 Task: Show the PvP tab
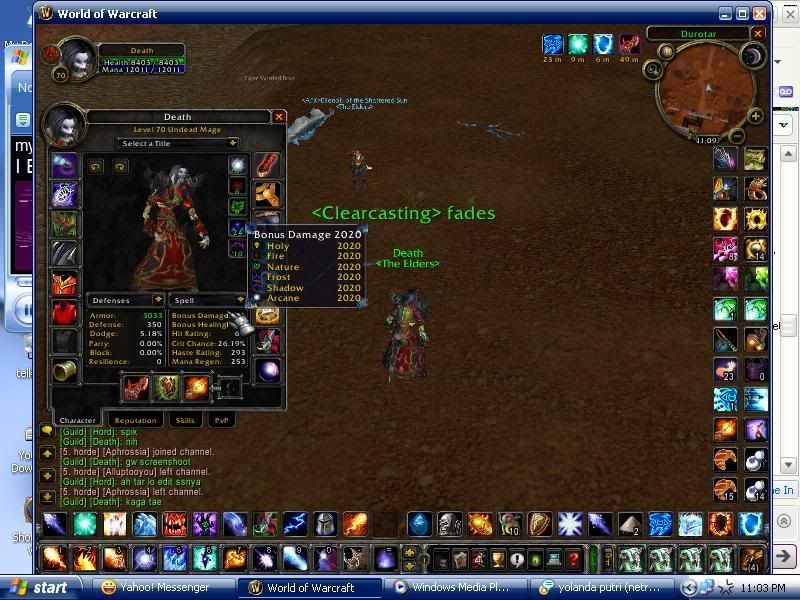click(221, 421)
